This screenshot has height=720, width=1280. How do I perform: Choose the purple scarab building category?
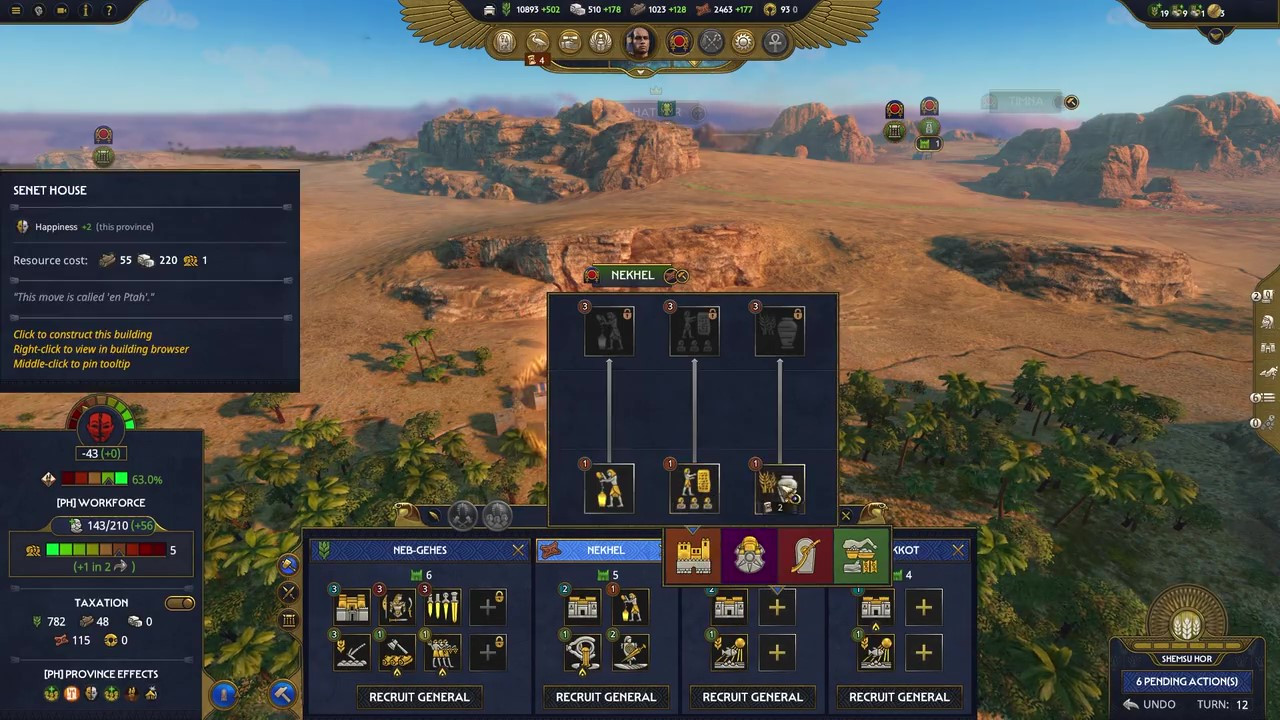[749, 556]
